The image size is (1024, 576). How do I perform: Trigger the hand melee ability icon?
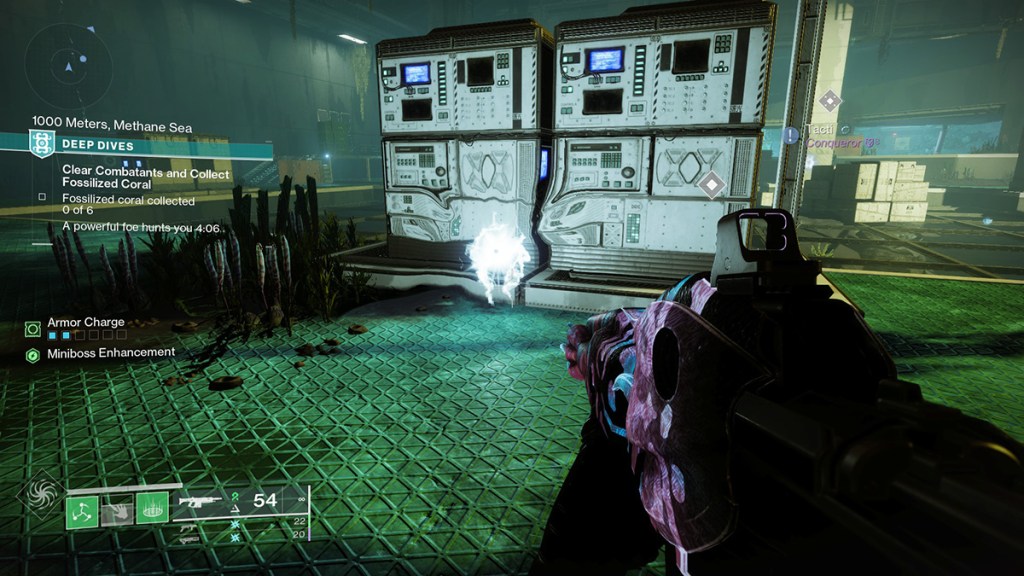(x=117, y=511)
